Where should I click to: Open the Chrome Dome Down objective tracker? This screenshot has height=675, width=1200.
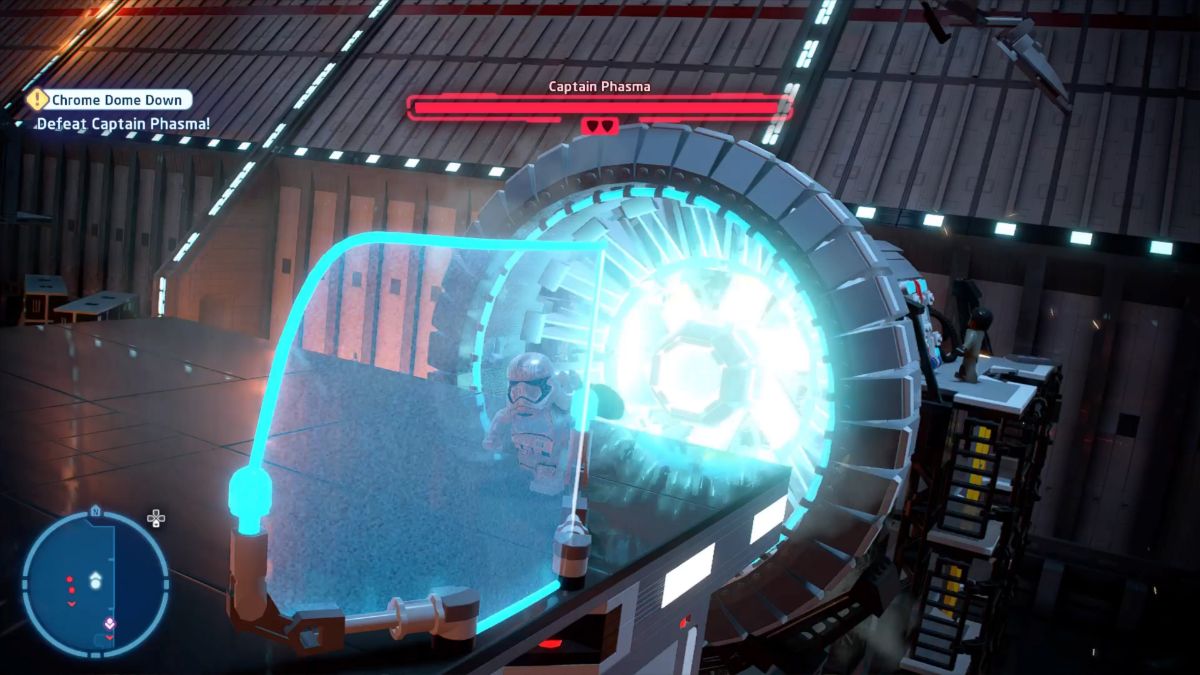click(110, 100)
